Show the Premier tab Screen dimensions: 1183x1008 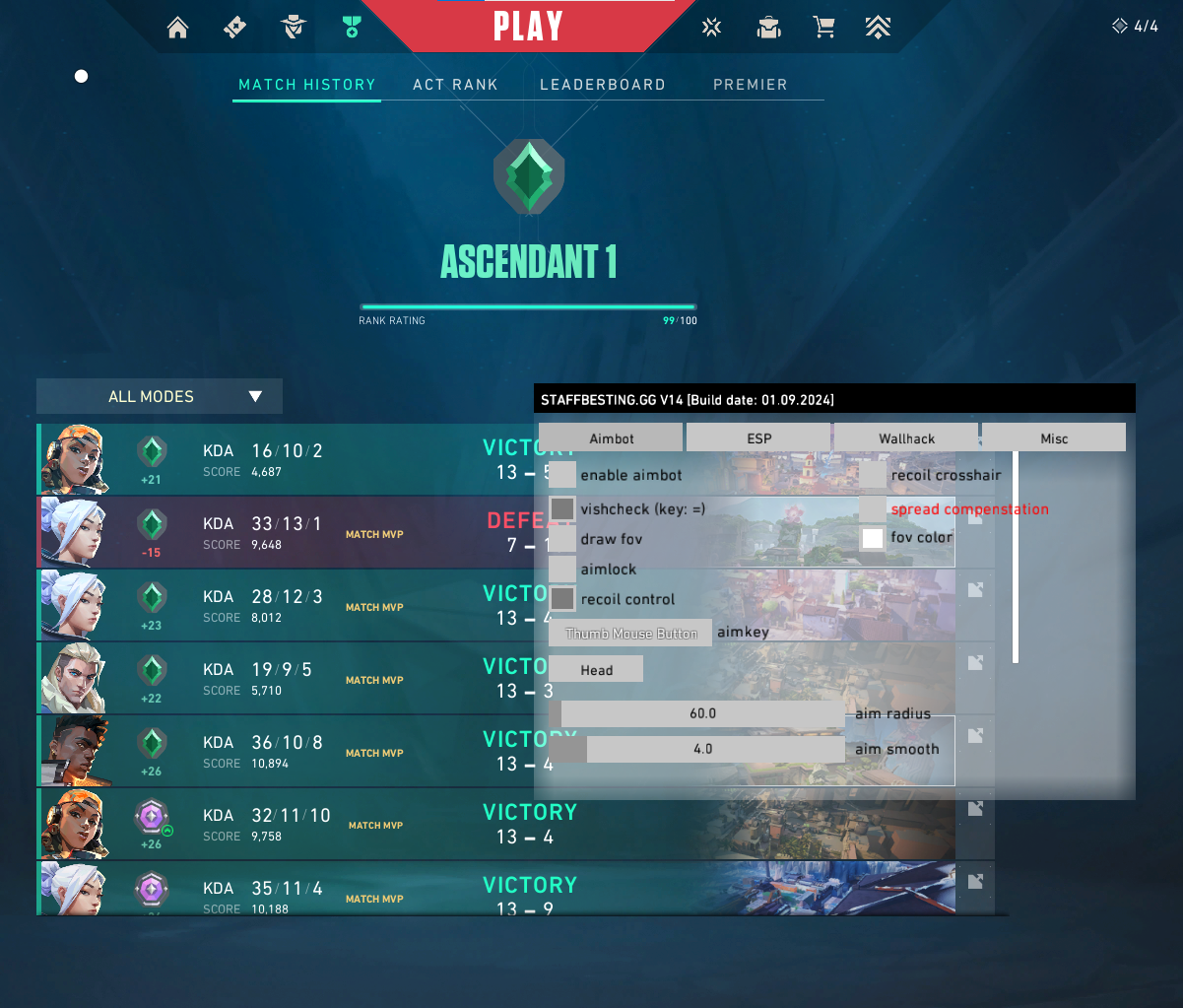[751, 85]
